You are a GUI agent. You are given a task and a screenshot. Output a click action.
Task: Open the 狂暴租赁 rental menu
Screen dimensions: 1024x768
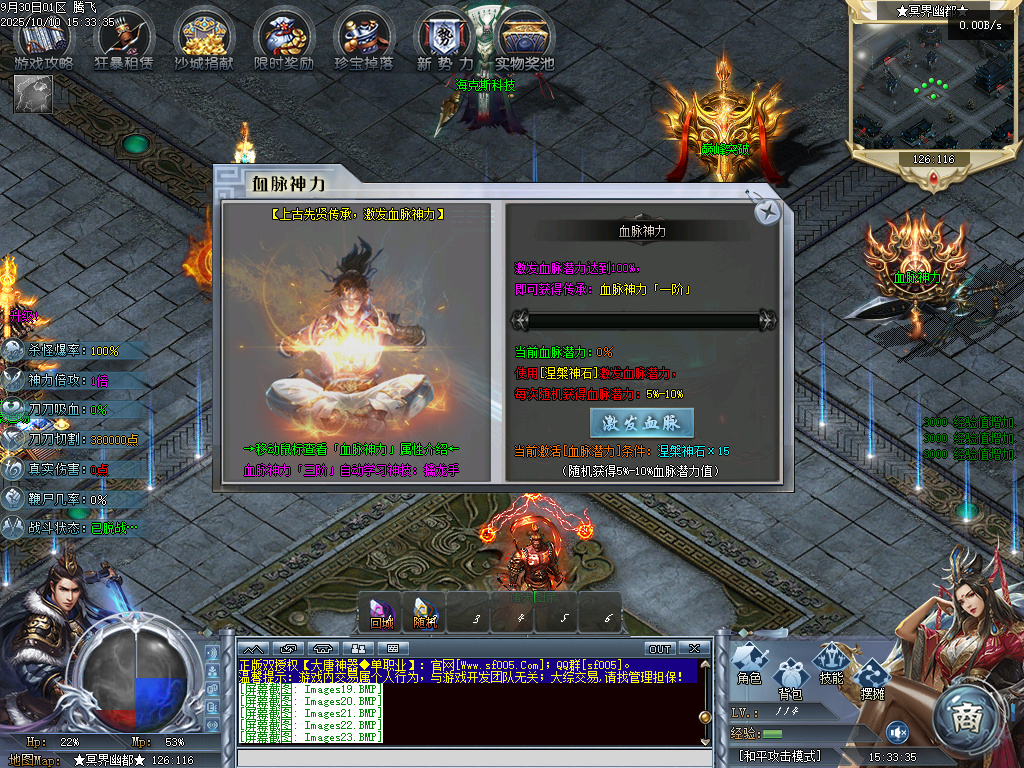point(125,41)
